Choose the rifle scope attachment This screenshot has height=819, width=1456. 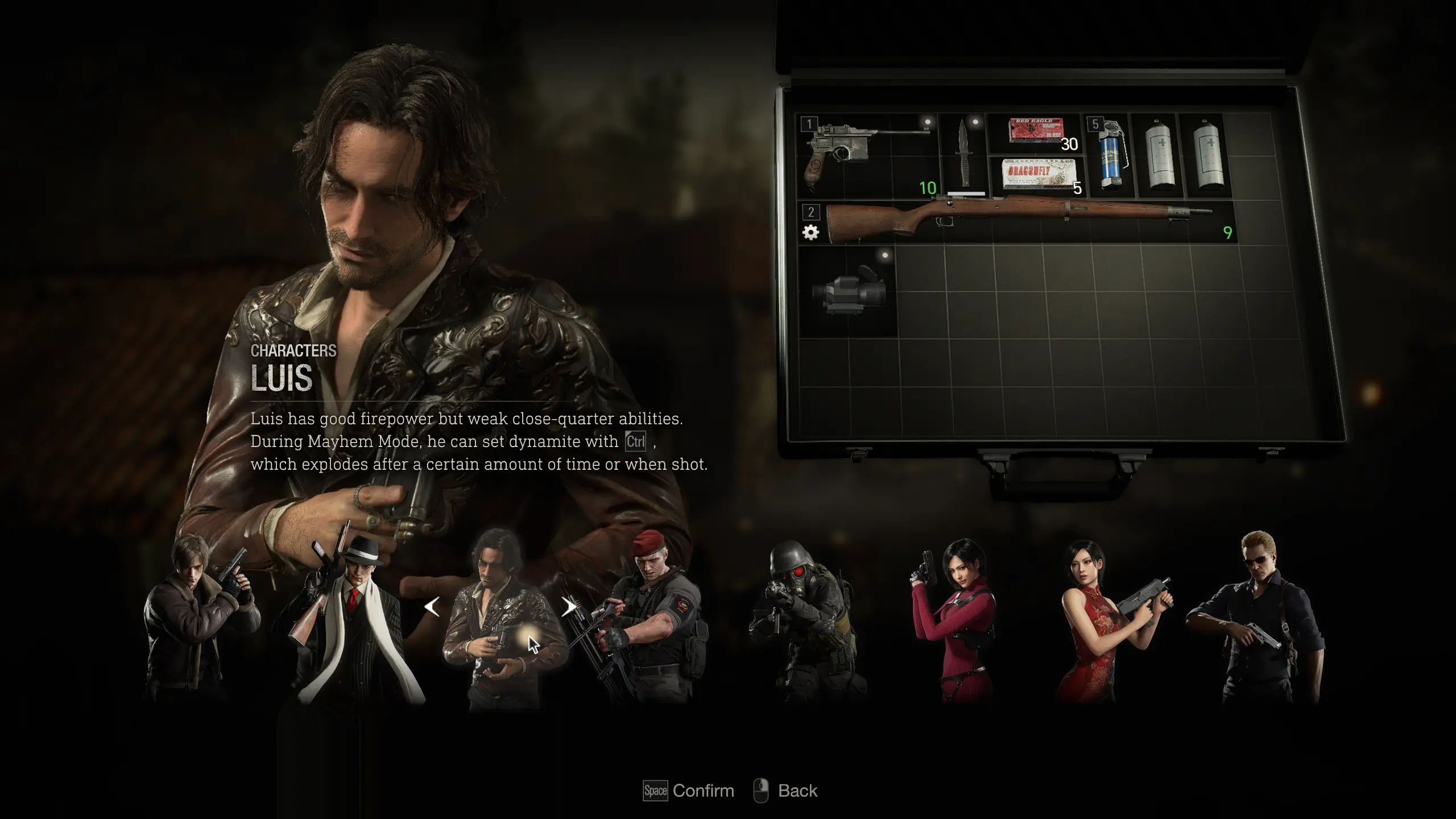[x=848, y=291]
